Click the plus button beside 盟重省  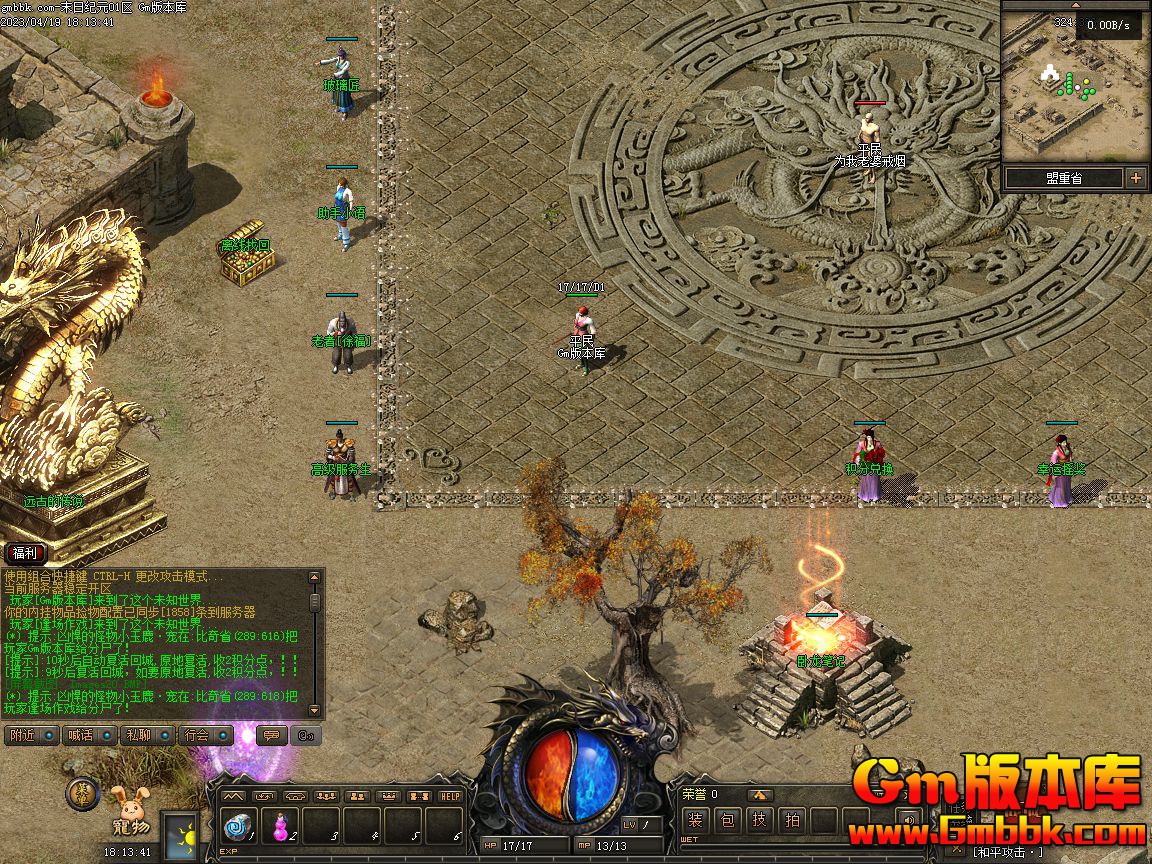click(1135, 178)
